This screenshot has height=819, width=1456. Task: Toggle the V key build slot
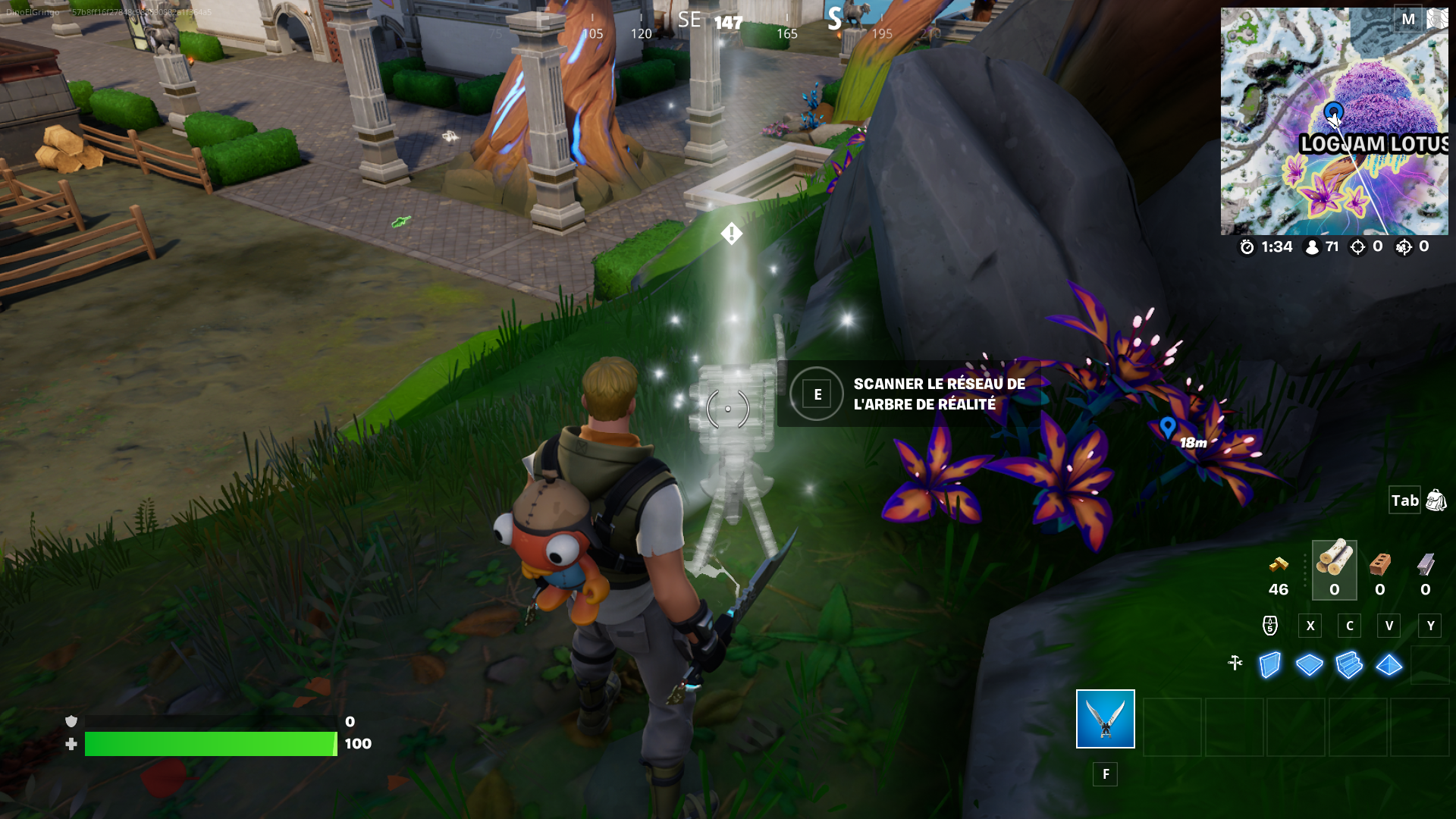(x=1389, y=626)
